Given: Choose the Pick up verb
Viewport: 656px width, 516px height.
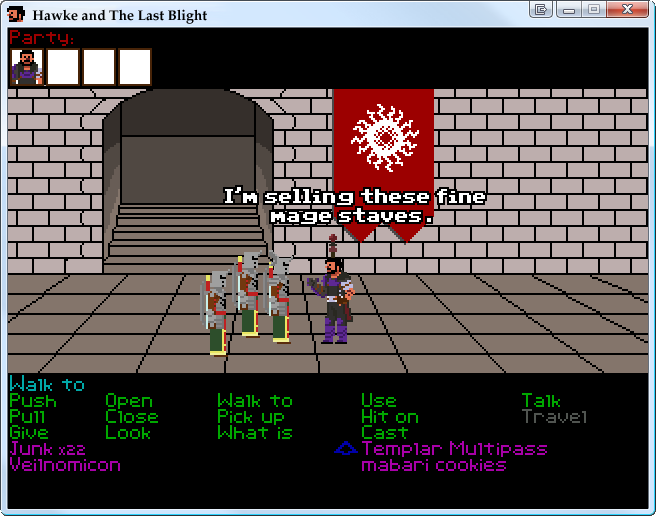Looking at the screenshot, I should 251,417.
